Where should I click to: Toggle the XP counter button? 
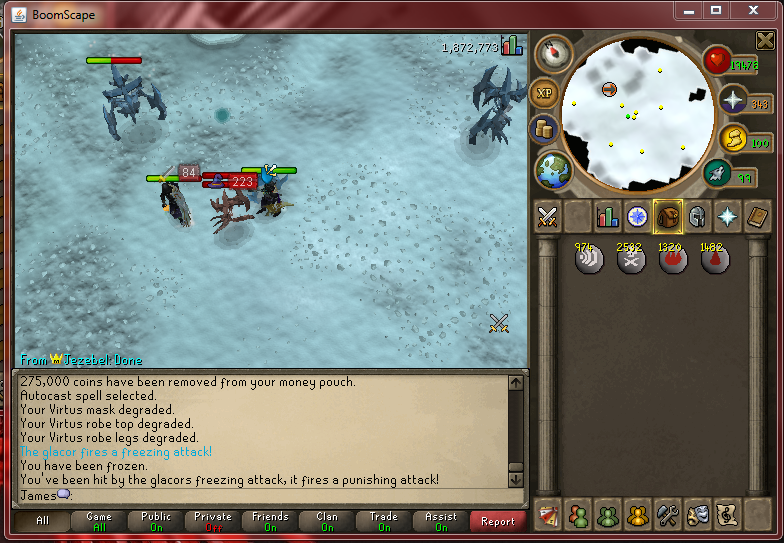(545, 93)
